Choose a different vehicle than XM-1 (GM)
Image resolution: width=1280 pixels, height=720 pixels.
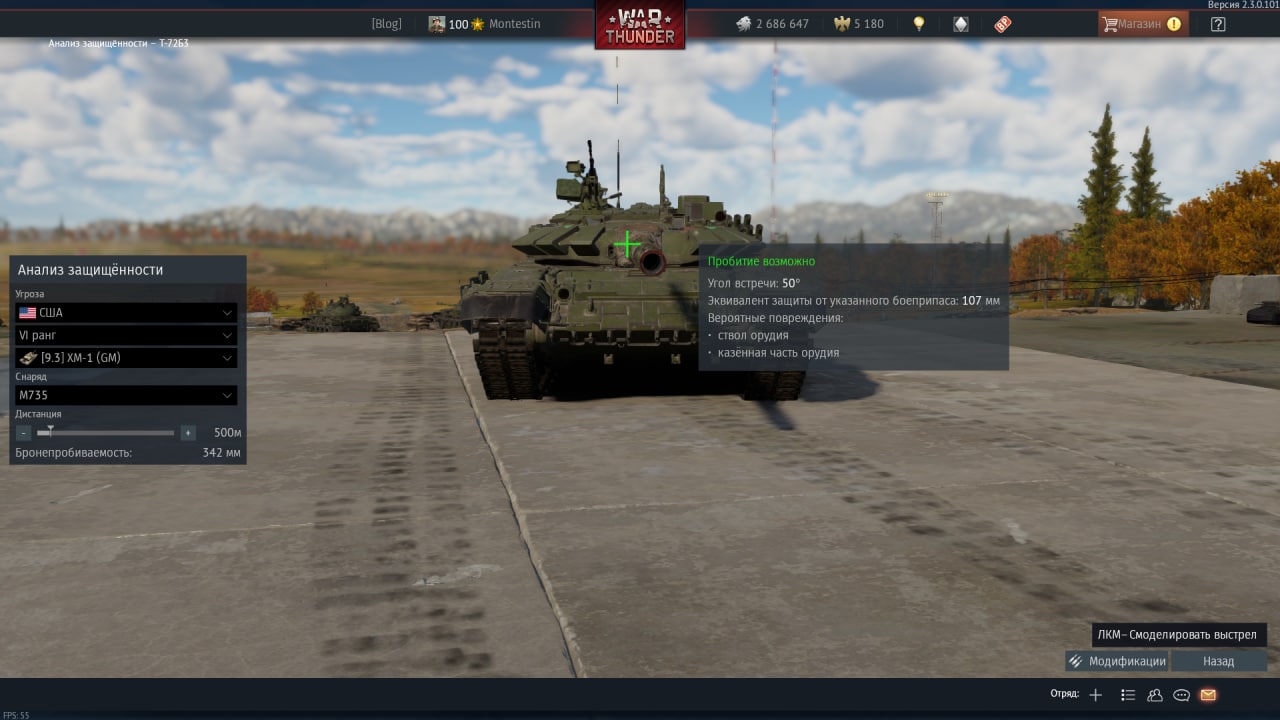(126, 358)
